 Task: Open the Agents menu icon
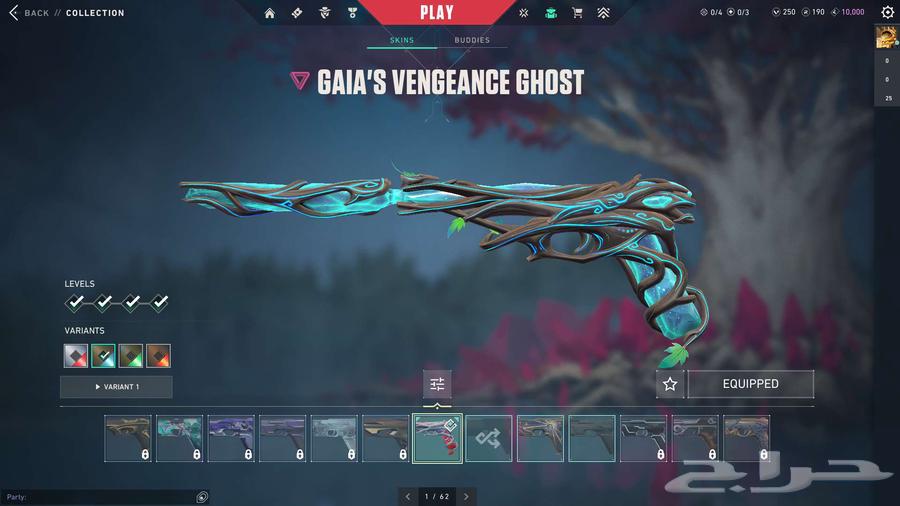pos(323,13)
